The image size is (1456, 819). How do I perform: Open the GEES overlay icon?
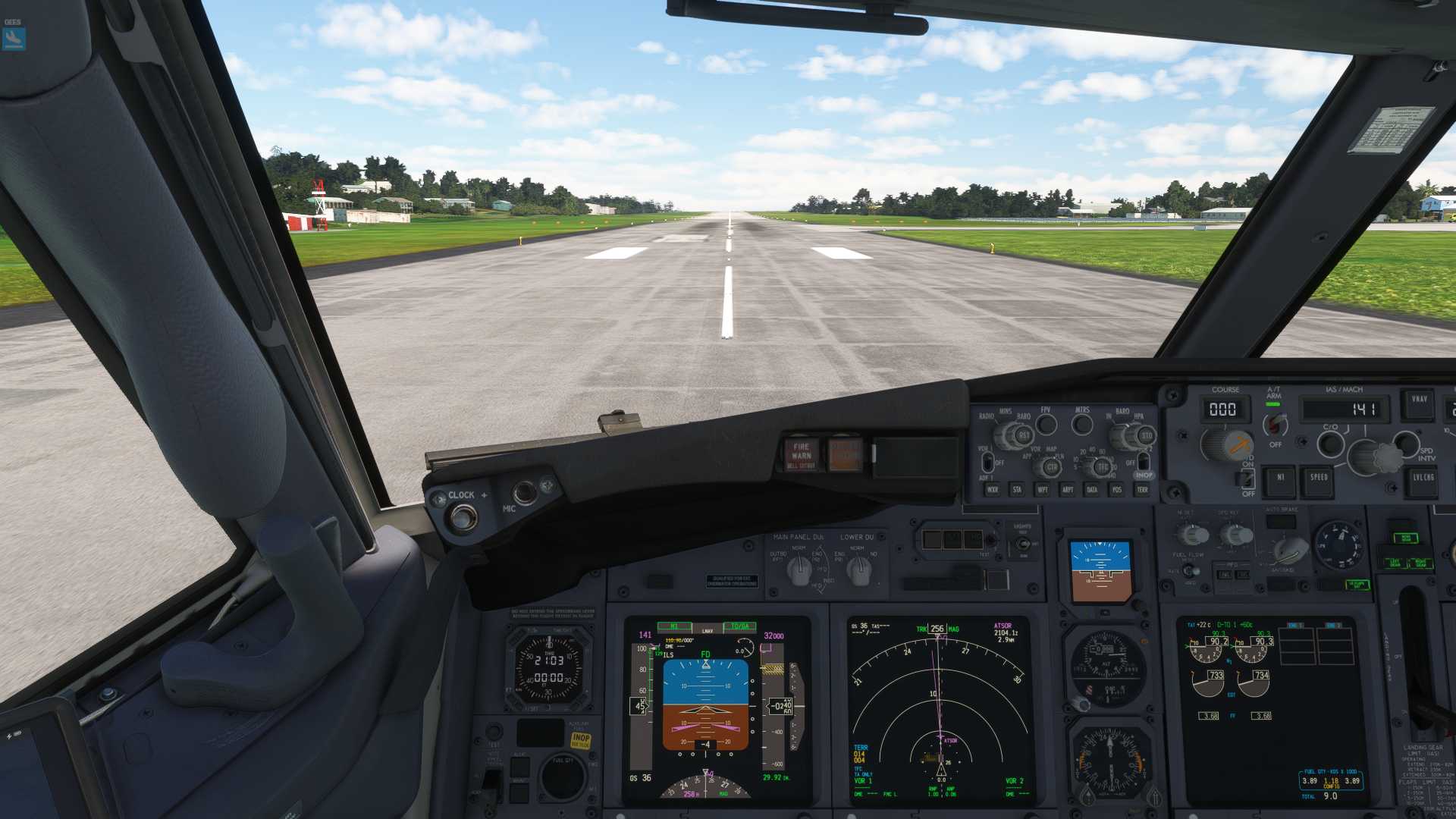point(14,38)
